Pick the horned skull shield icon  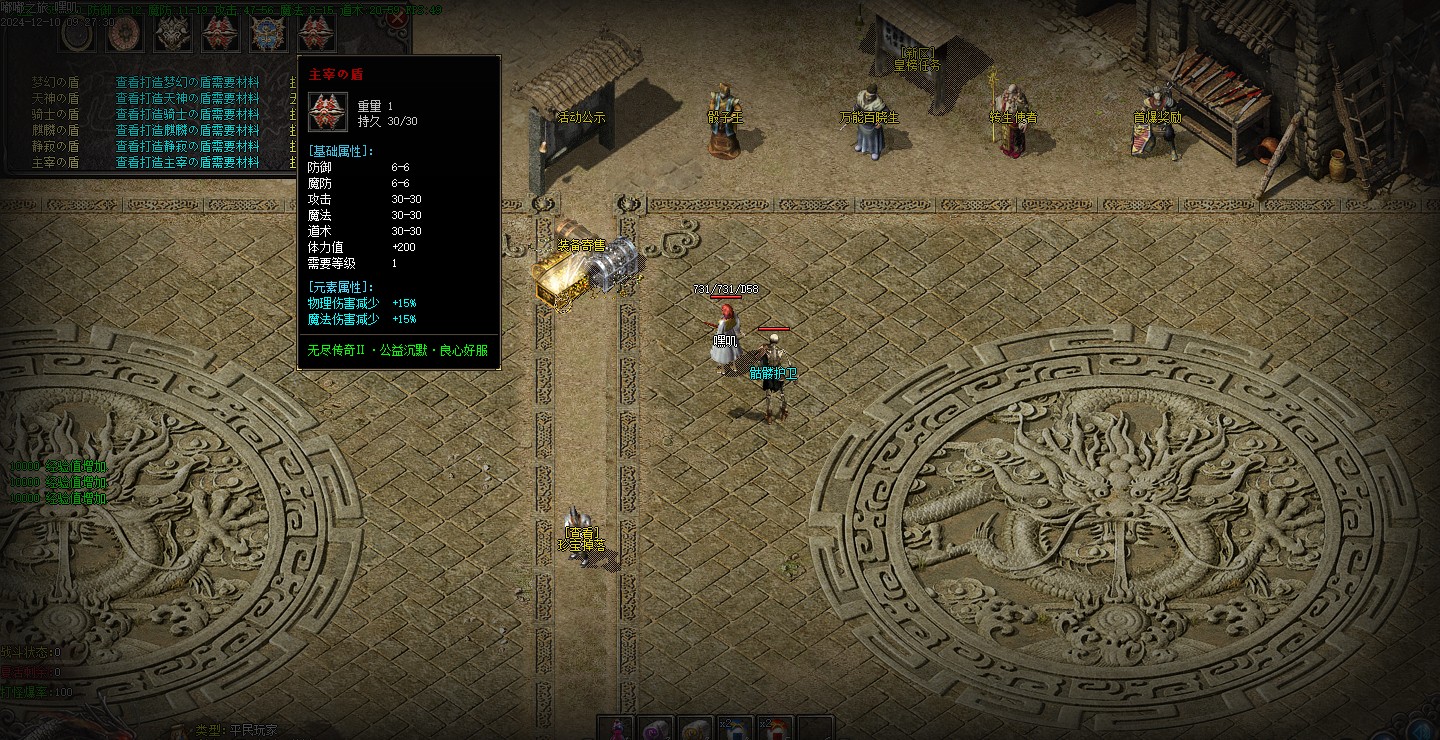(173, 34)
